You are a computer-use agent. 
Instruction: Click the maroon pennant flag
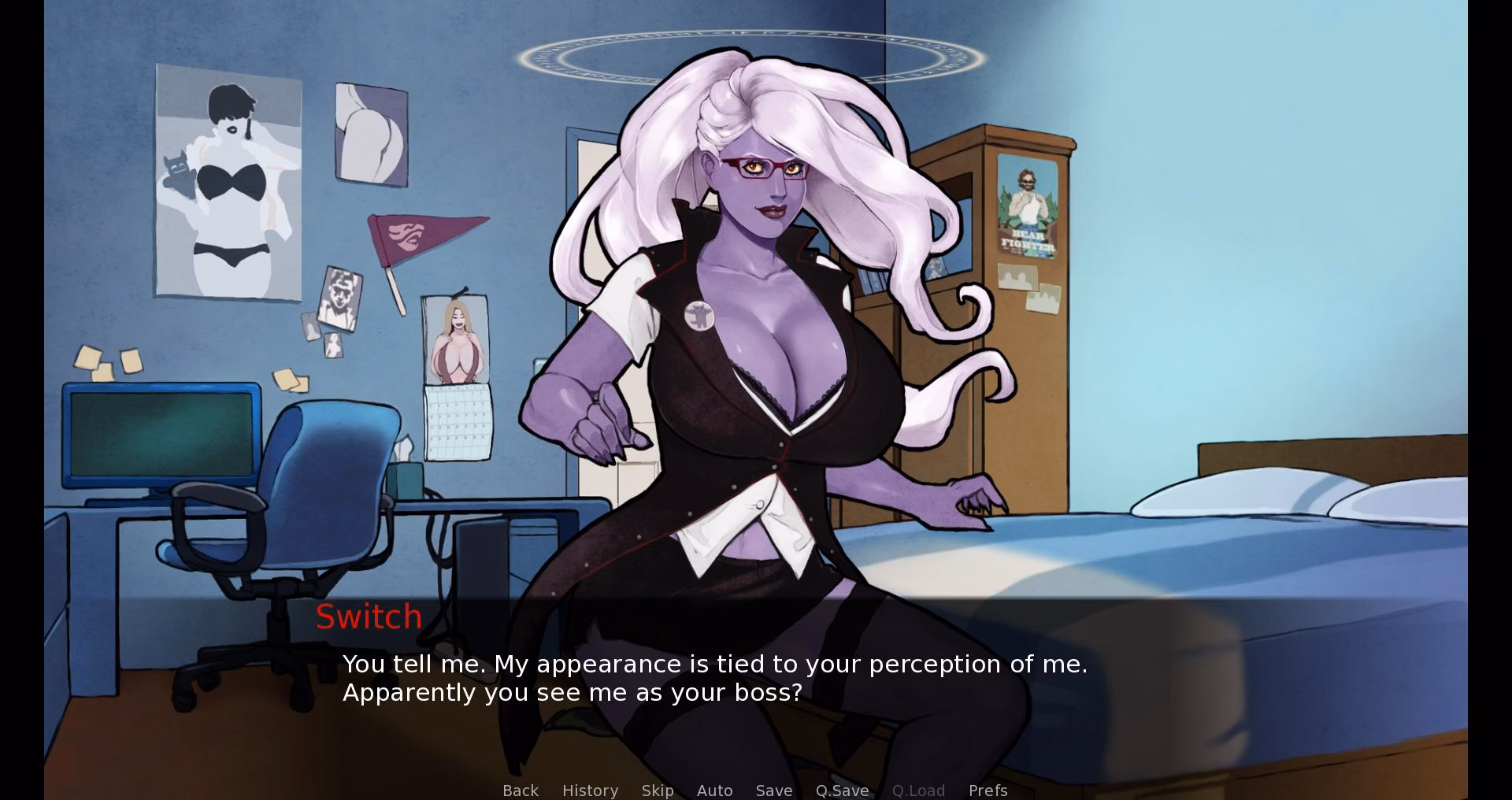tap(425, 236)
